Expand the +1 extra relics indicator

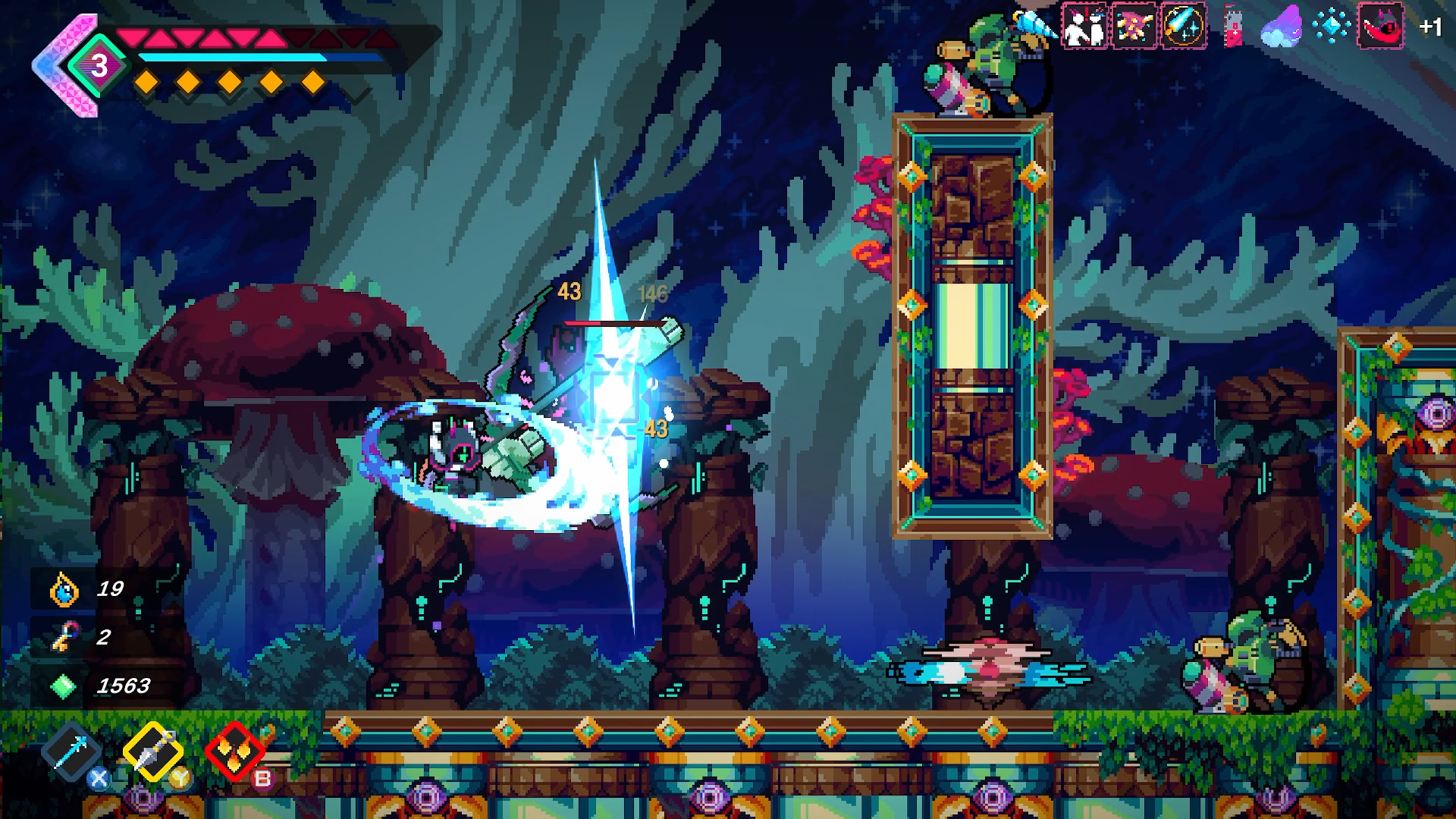(x=1430, y=27)
